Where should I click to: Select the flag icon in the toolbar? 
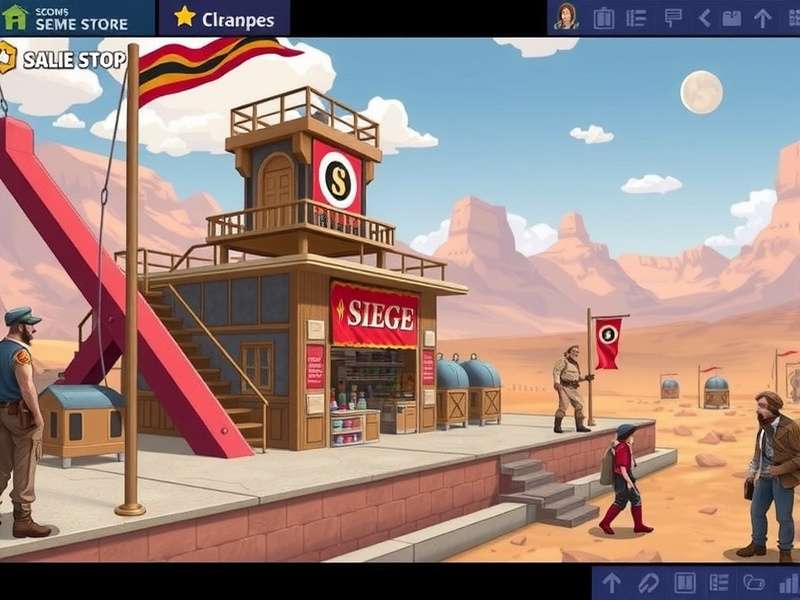(673, 17)
